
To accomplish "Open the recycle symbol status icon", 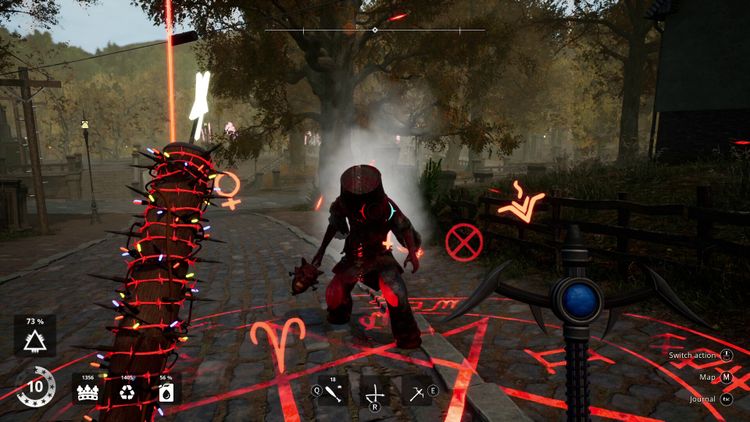I will pos(127,391).
